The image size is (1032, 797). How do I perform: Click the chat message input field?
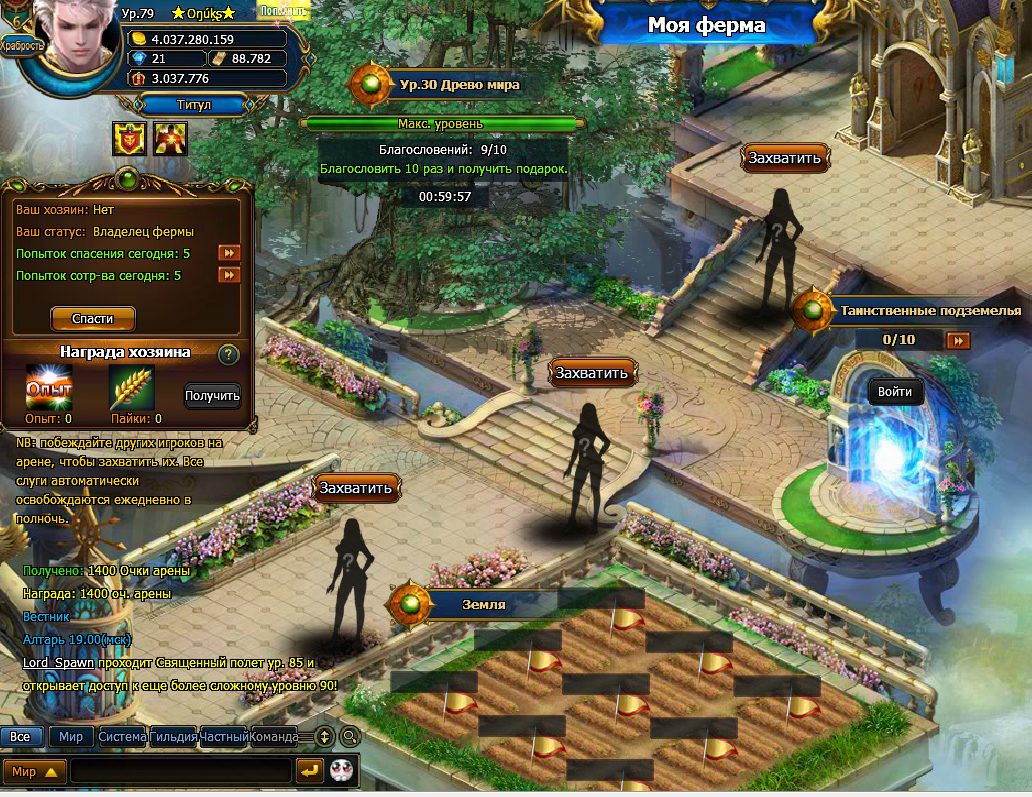tap(181, 771)
